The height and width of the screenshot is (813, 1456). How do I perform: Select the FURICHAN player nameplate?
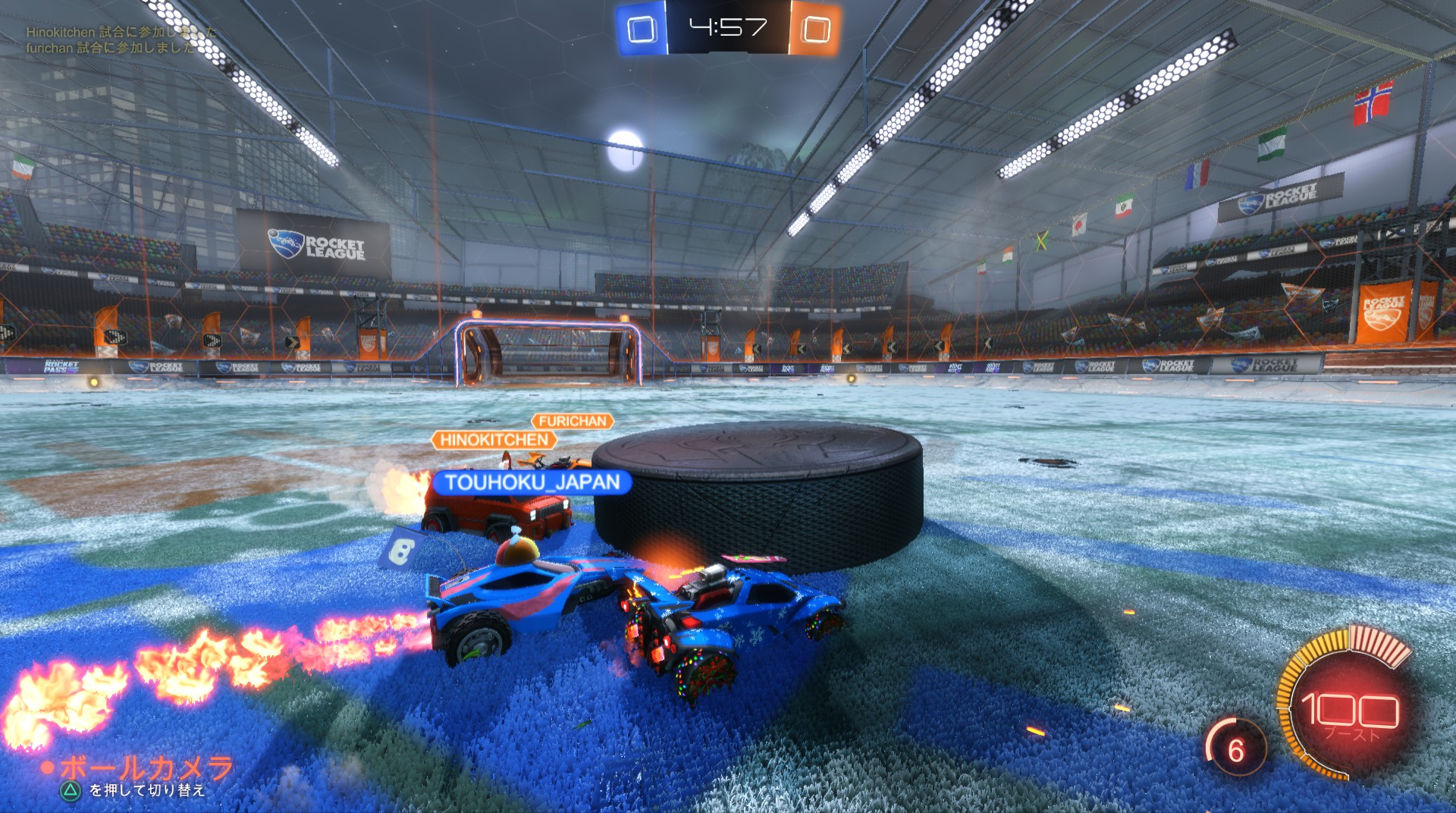[573, 421]
